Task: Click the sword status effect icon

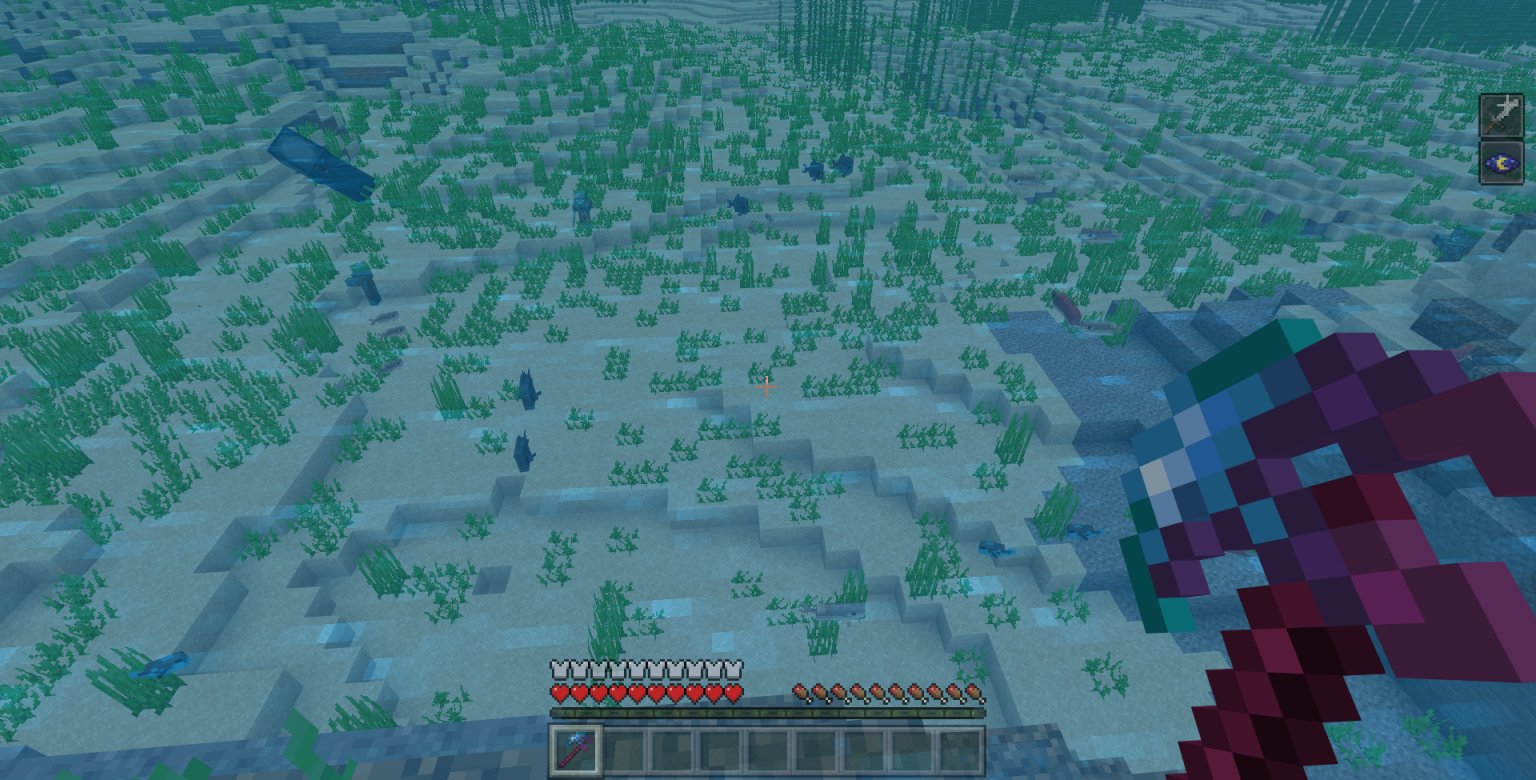Action: tap(1501, 116)
